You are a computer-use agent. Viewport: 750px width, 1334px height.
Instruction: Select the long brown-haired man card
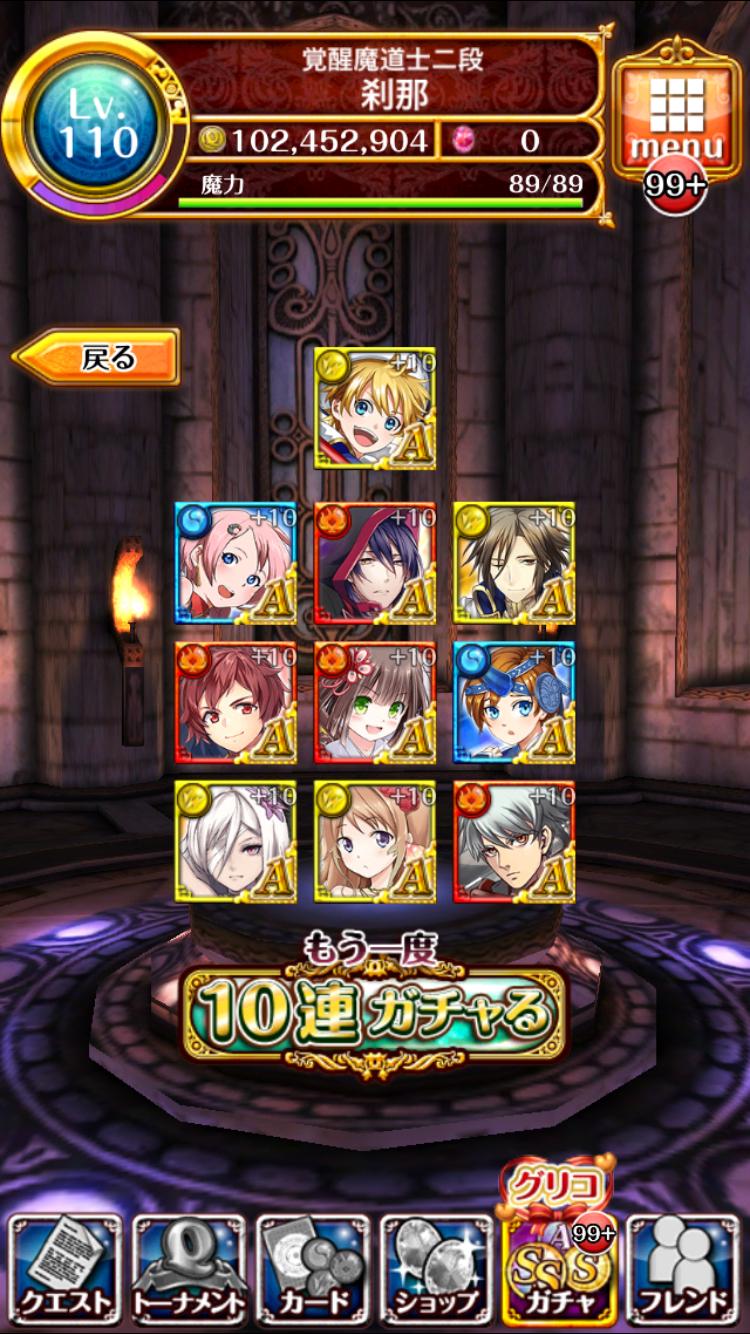[514, 563]
